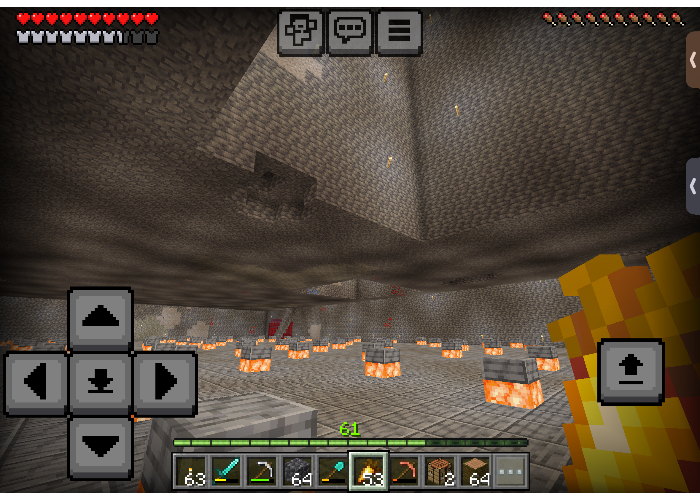Screen dimensions: 700x500
Task: Tap the center sneak button on the d-pad
Action: [x=100, y=383]
